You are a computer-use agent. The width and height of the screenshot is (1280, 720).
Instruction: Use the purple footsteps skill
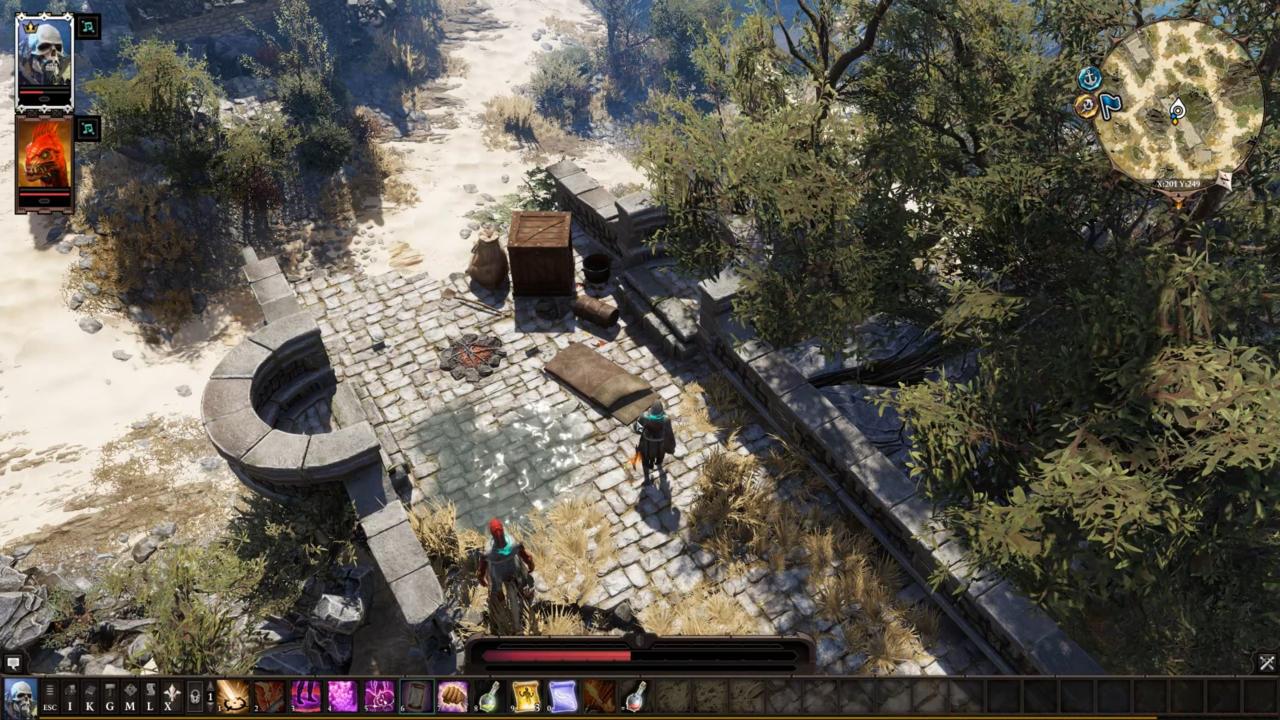(x=306, y=696)
